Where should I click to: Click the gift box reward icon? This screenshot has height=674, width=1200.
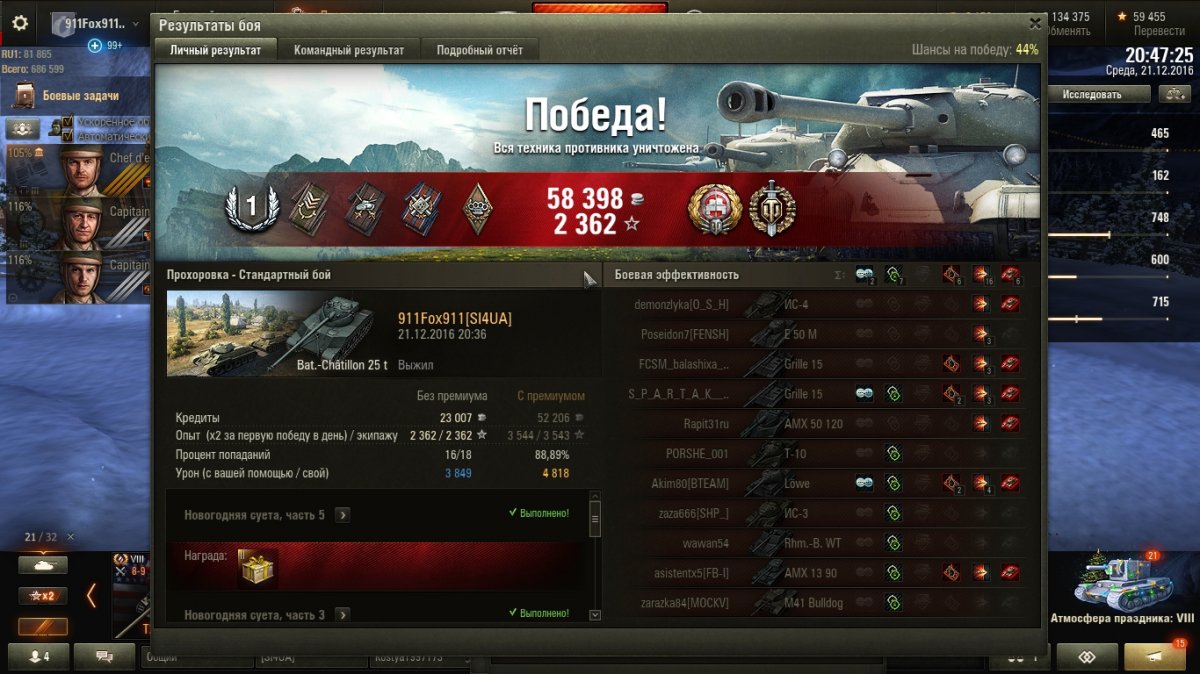[258, 568]
